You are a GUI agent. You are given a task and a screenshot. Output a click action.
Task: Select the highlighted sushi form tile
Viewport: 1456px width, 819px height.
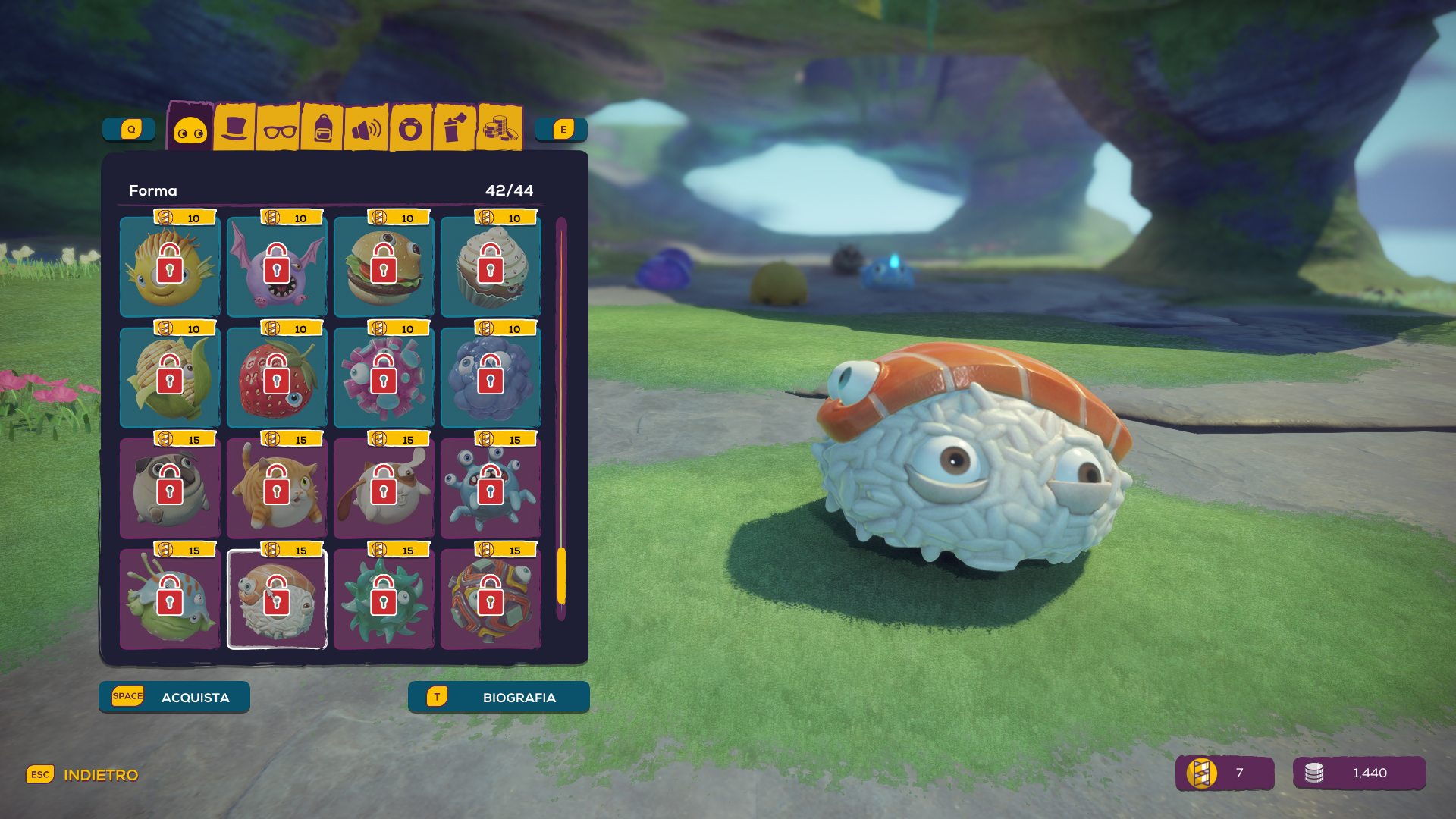(x=277, y=599)
